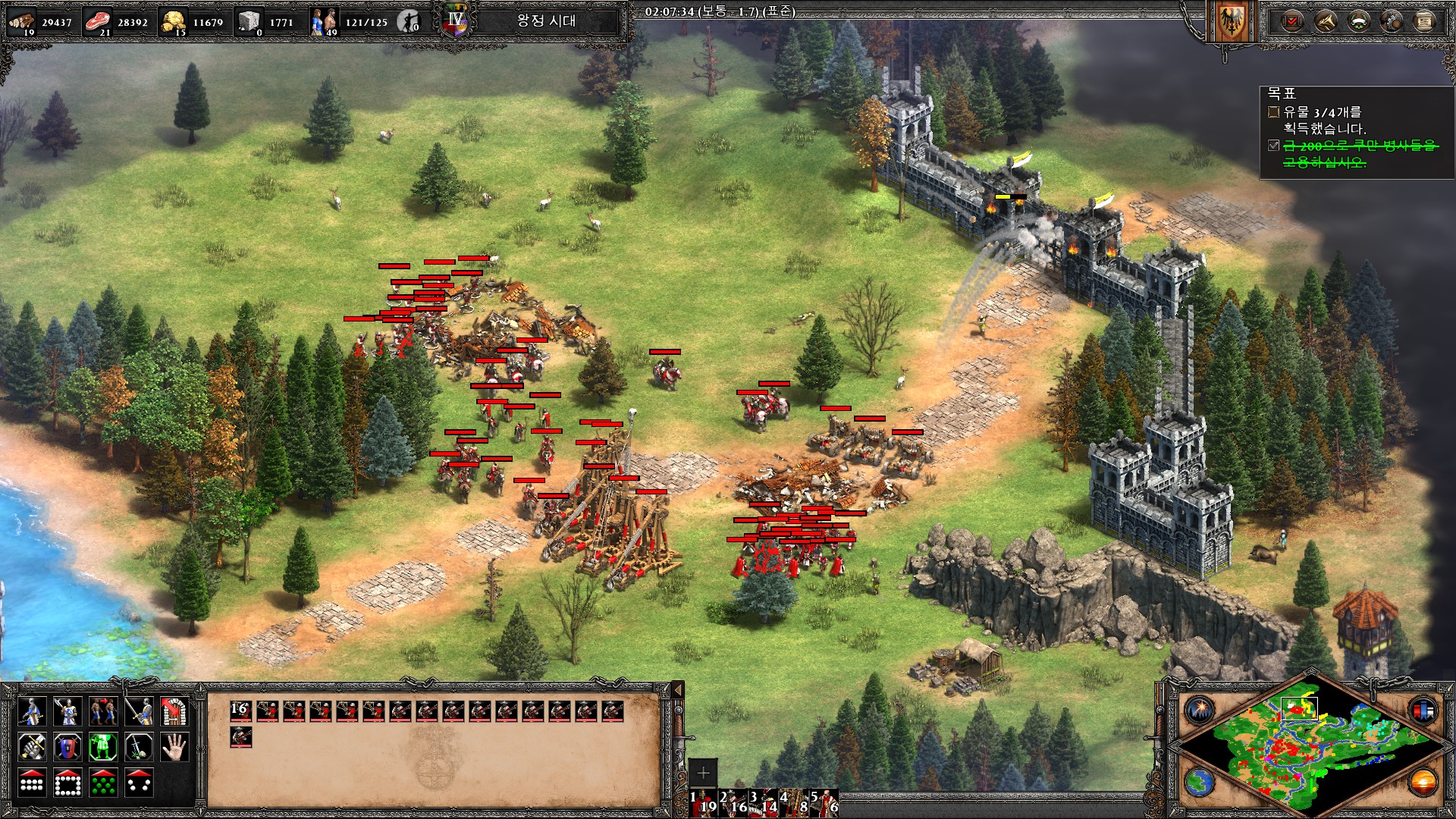Add a control group with the plus button
The height and width of the screenshot is (819, 1456).
click(703, 772)
